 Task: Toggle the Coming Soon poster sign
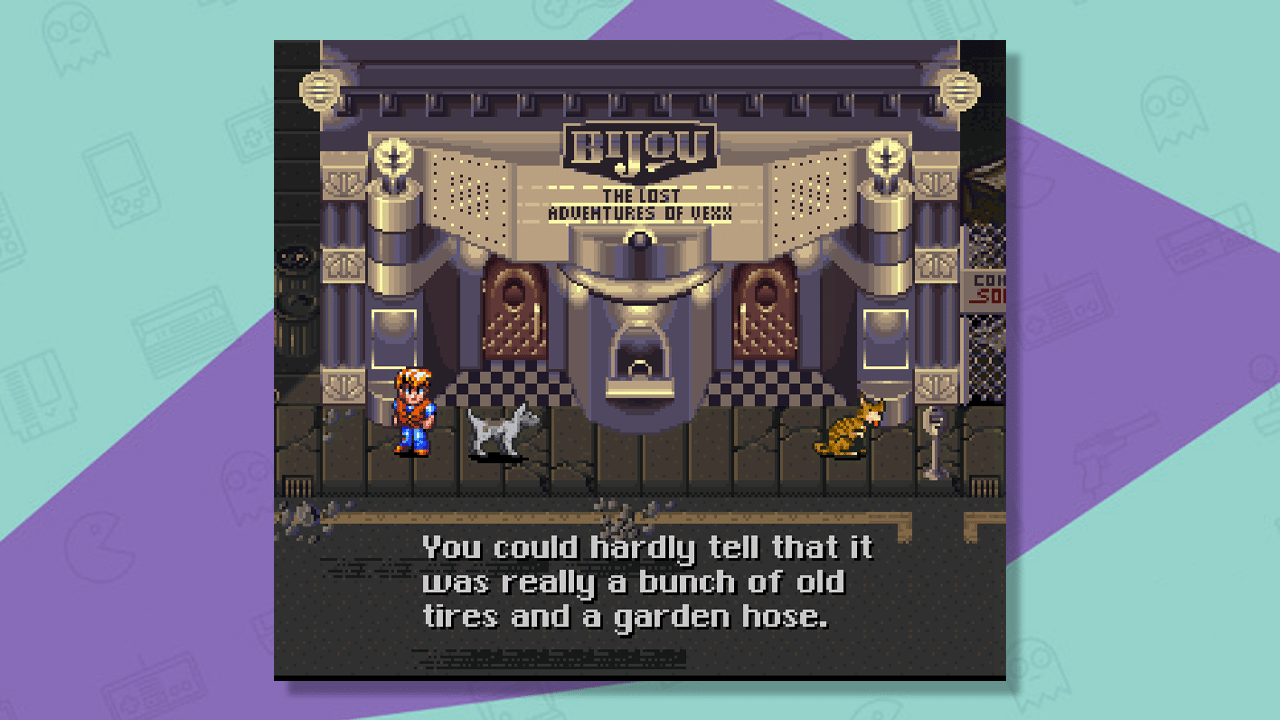984,290
